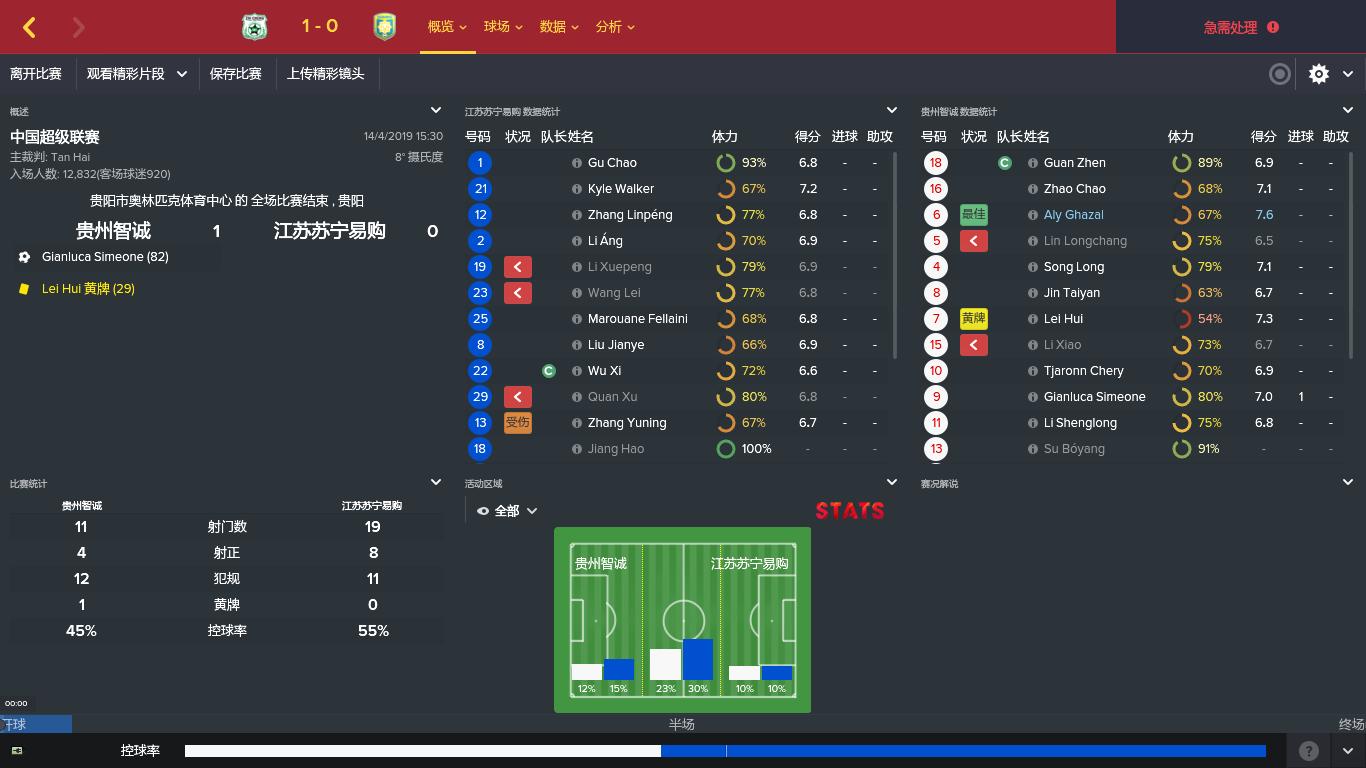Switch to the 数据 tab
Screen dimensions: 1366x768
click(x=554, y=27)
